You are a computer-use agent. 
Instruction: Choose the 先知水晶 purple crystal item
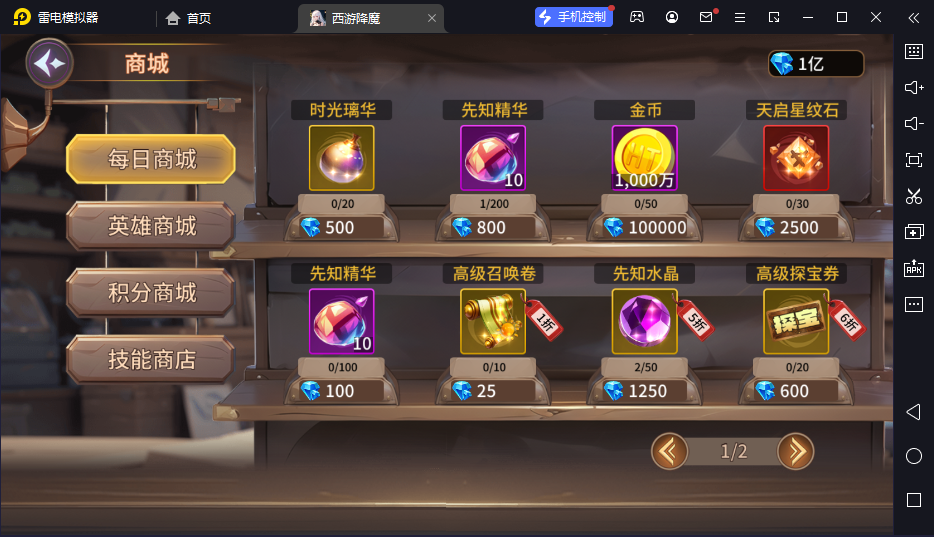(644, 322)
